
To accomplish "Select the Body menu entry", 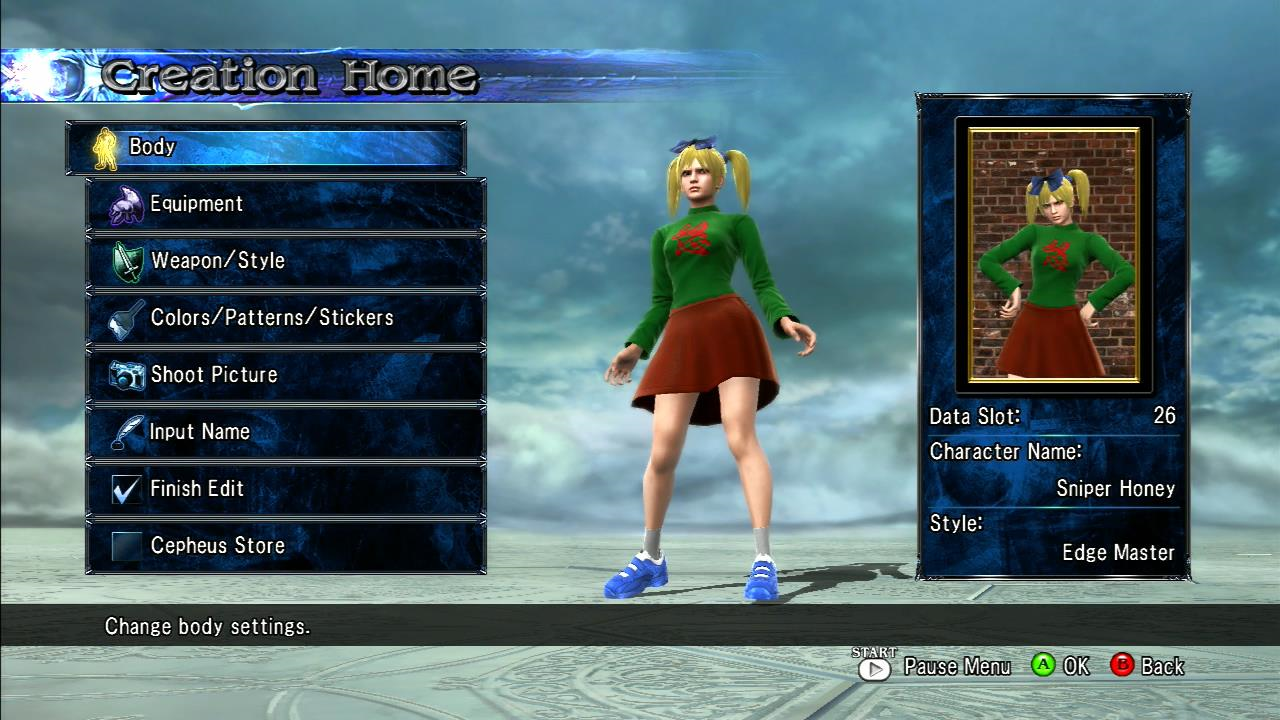I will pos(266,147).
